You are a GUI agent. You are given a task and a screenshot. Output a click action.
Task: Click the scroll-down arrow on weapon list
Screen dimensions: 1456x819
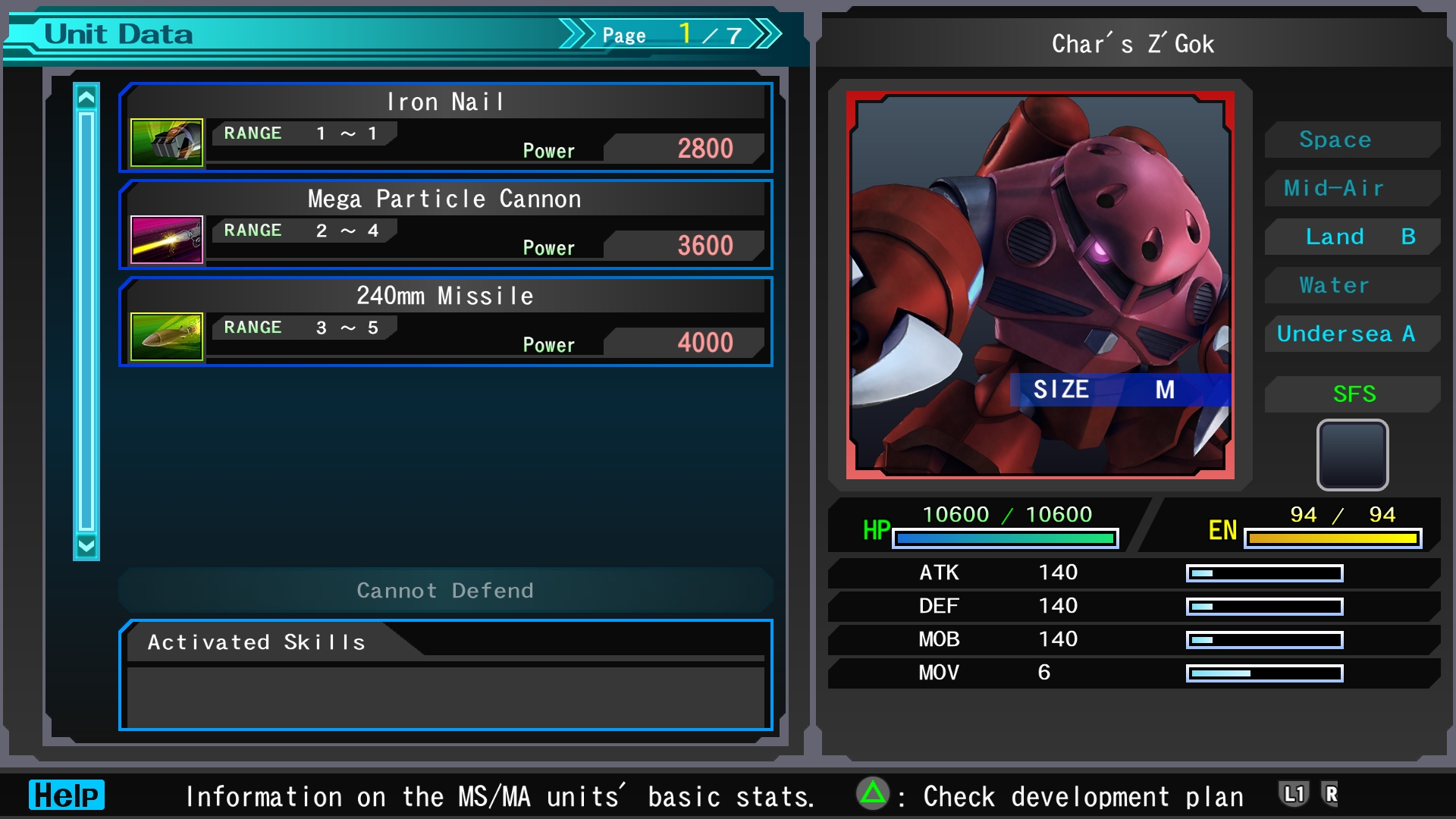click(x=86, y=545)
